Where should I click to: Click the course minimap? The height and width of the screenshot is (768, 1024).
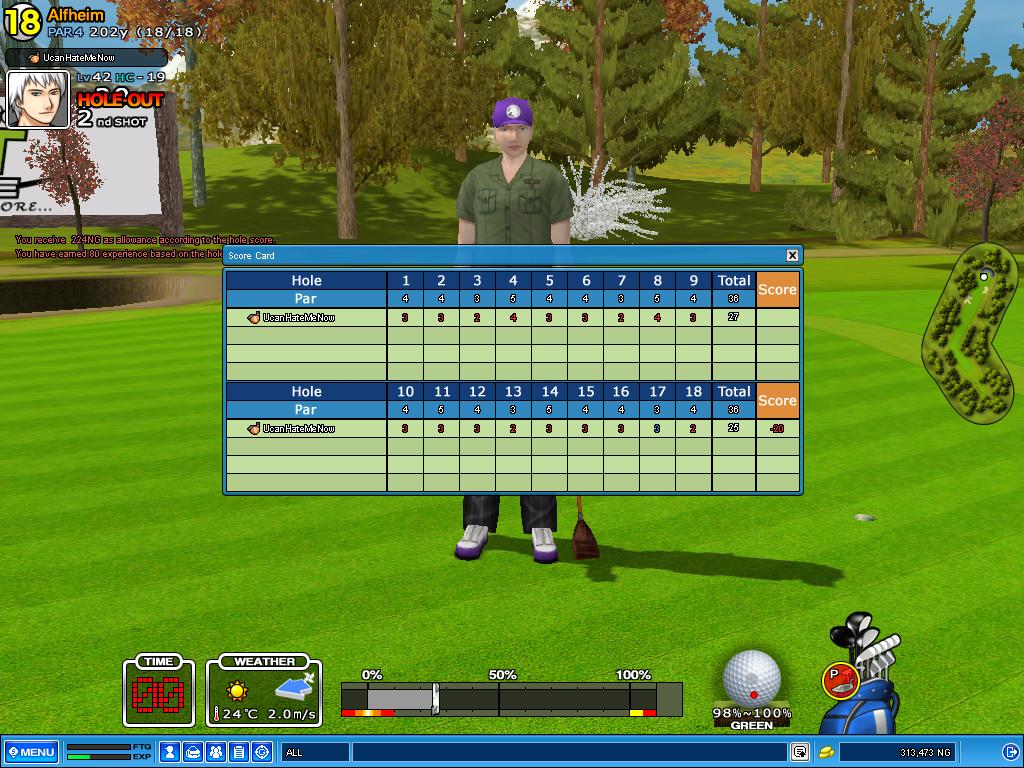(x=965, y=335)
